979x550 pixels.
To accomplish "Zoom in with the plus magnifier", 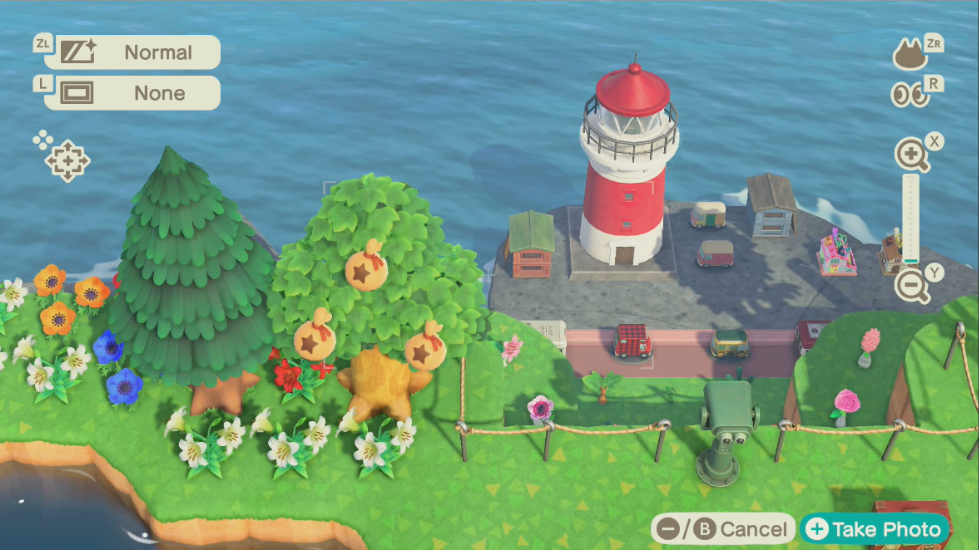I will click(x=911, y=155).
